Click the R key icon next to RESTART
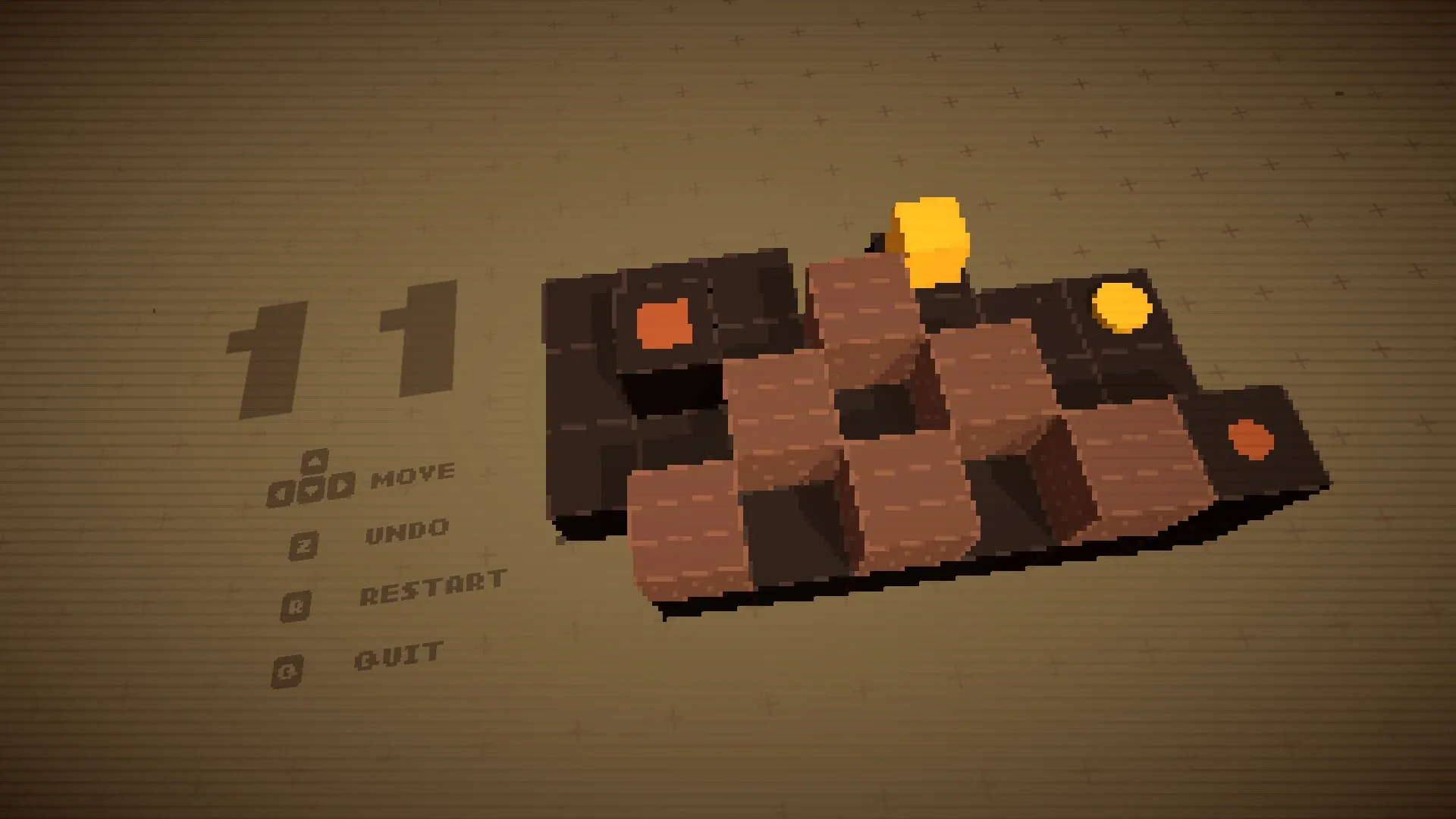This screenshot has height=819, width=1456. 296,604
